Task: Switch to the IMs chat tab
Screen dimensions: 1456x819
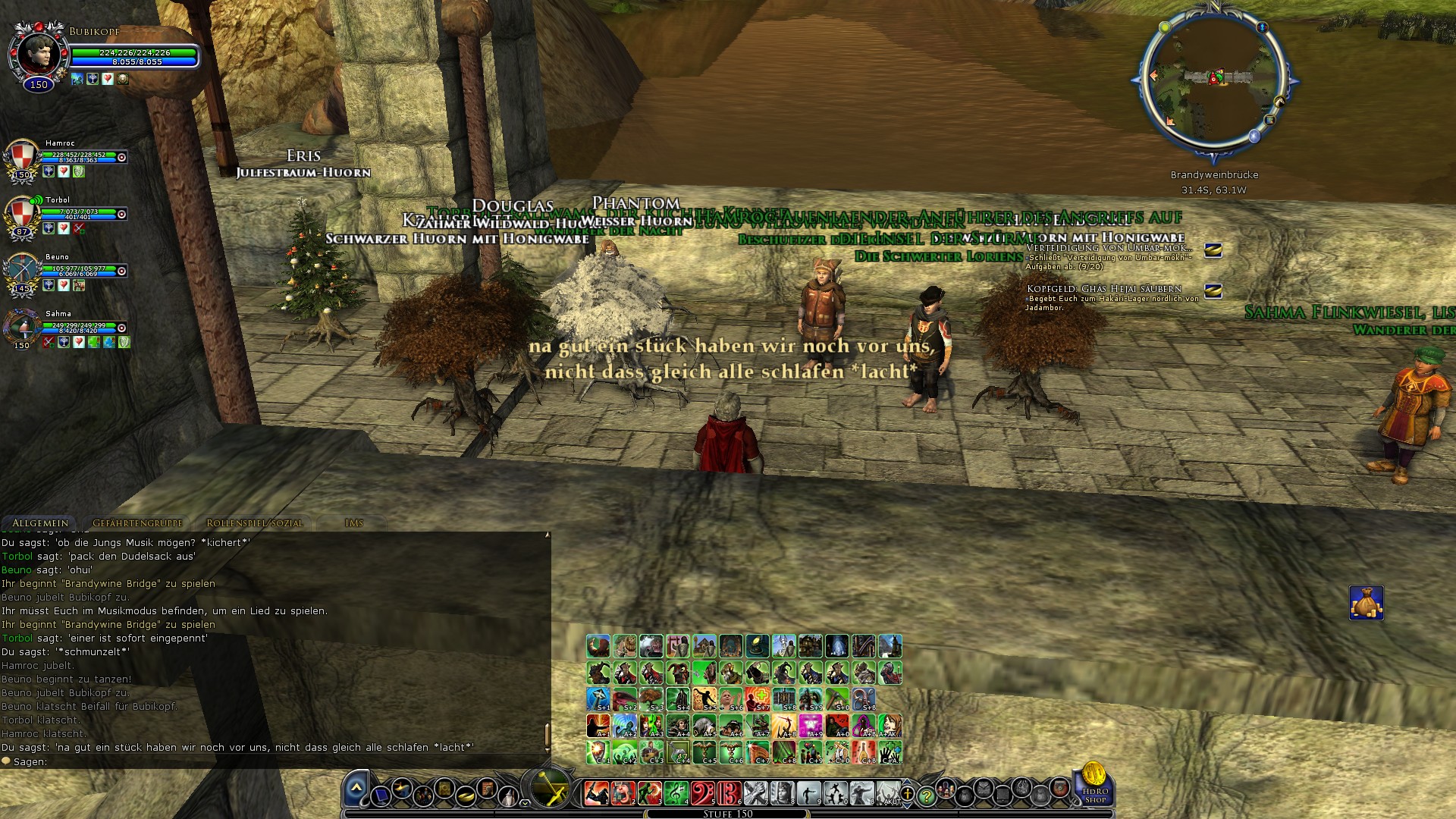Action: (x=354, y=522)
